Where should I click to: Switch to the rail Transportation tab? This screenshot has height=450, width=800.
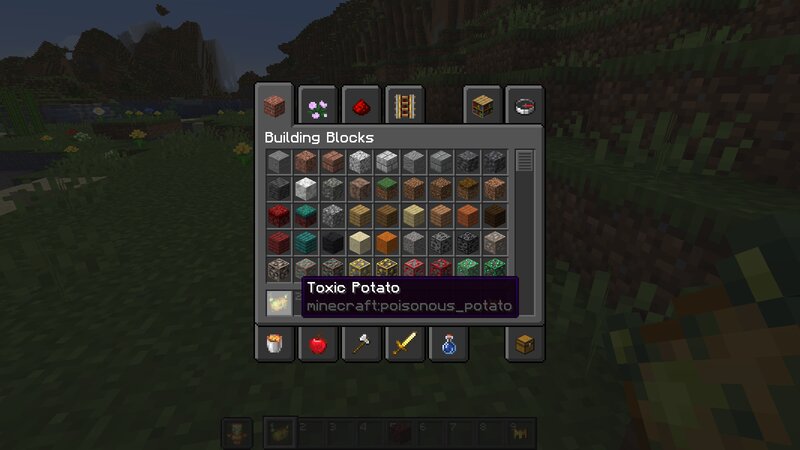[x=404, y=104]
